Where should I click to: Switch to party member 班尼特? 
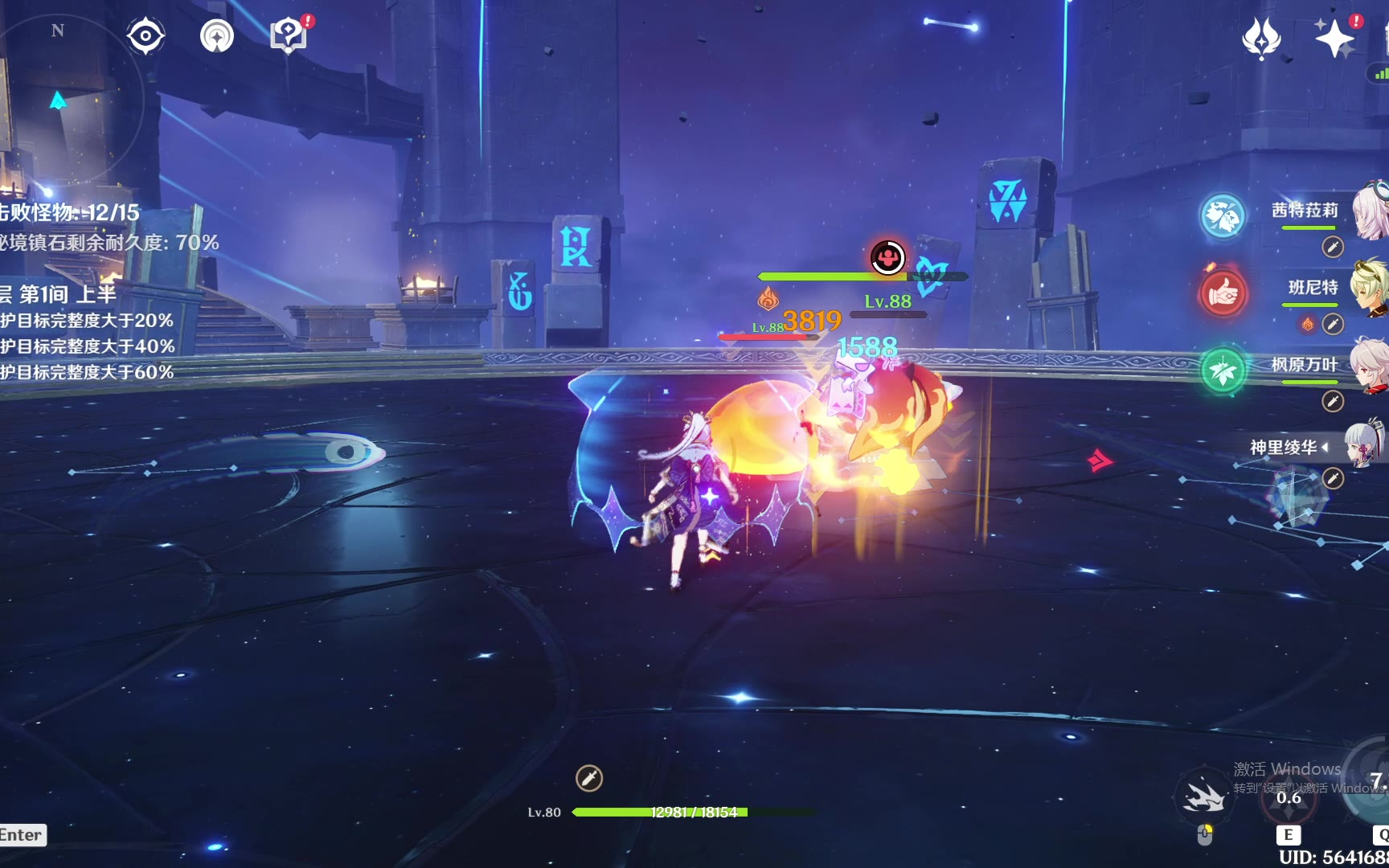(1313, 288)
